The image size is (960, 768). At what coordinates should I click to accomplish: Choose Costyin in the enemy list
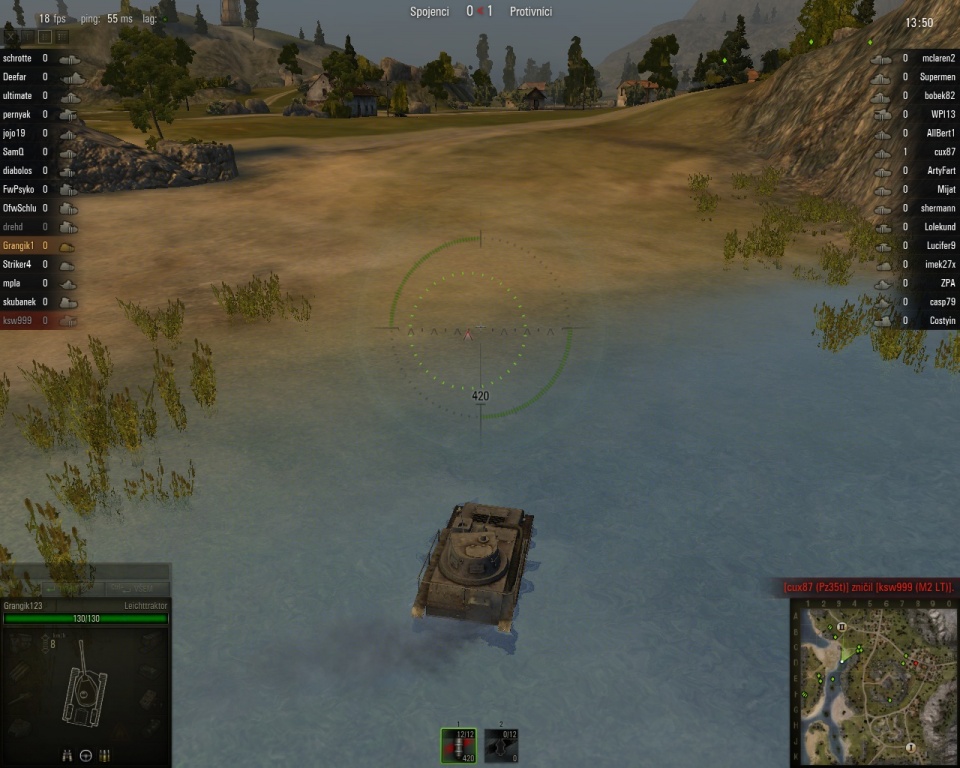coord(918,321)
